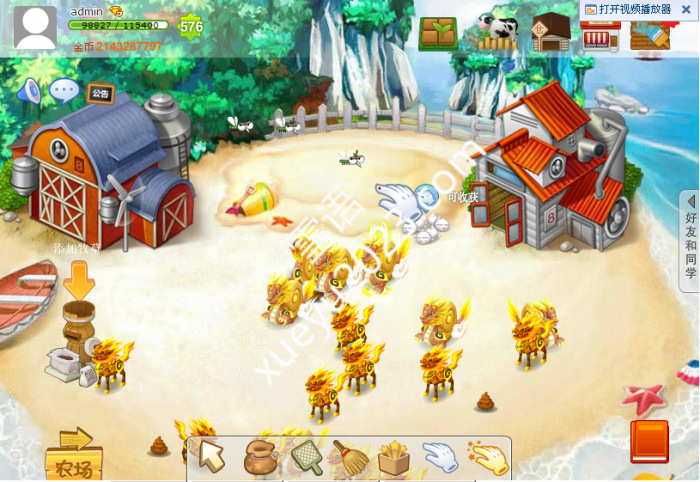Click the admin profile avatar

[35, 27]
